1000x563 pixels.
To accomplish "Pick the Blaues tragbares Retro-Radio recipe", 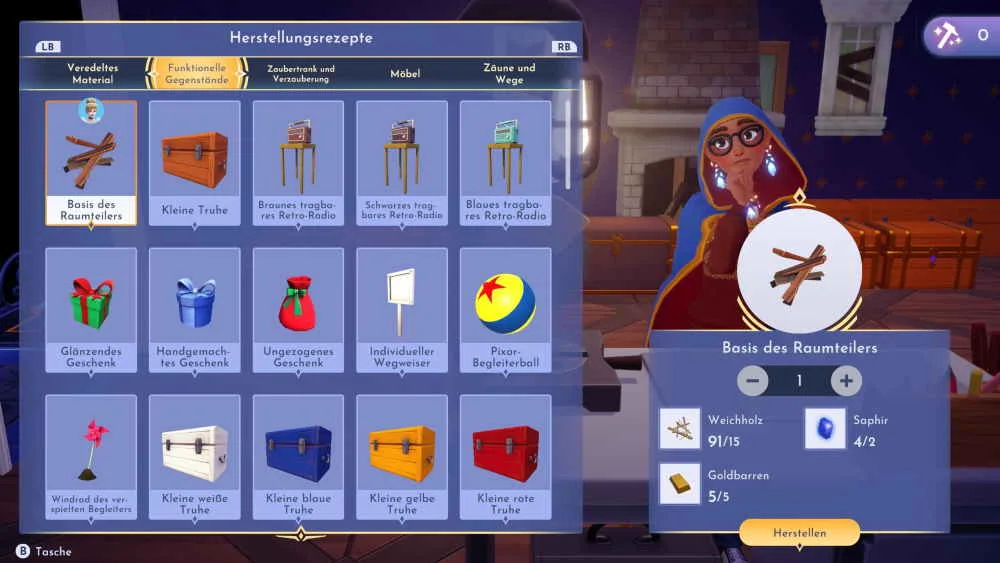I will tap(505, 162).
